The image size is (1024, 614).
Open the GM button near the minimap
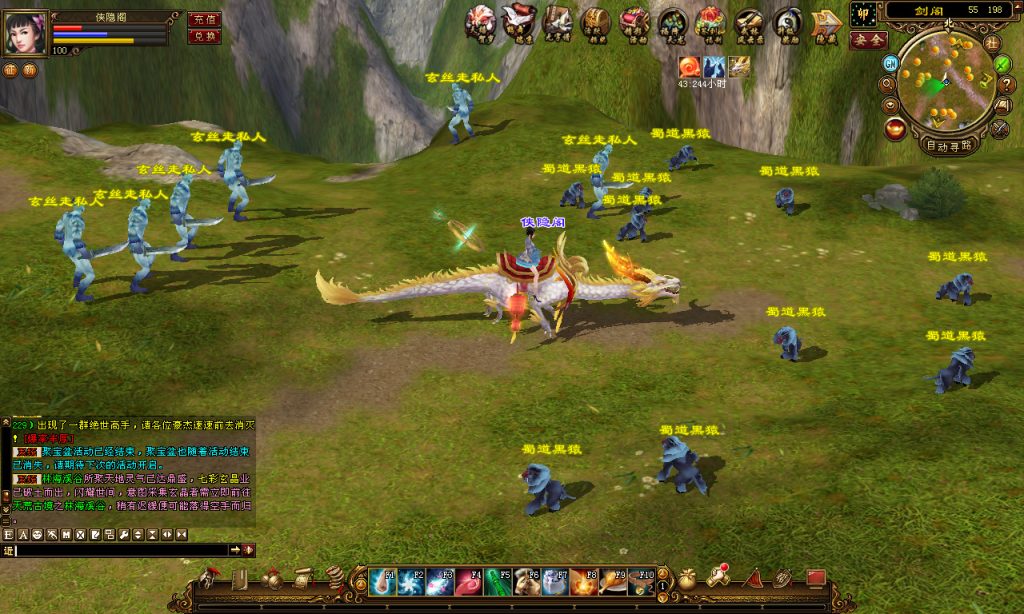[x=889, y=63]
